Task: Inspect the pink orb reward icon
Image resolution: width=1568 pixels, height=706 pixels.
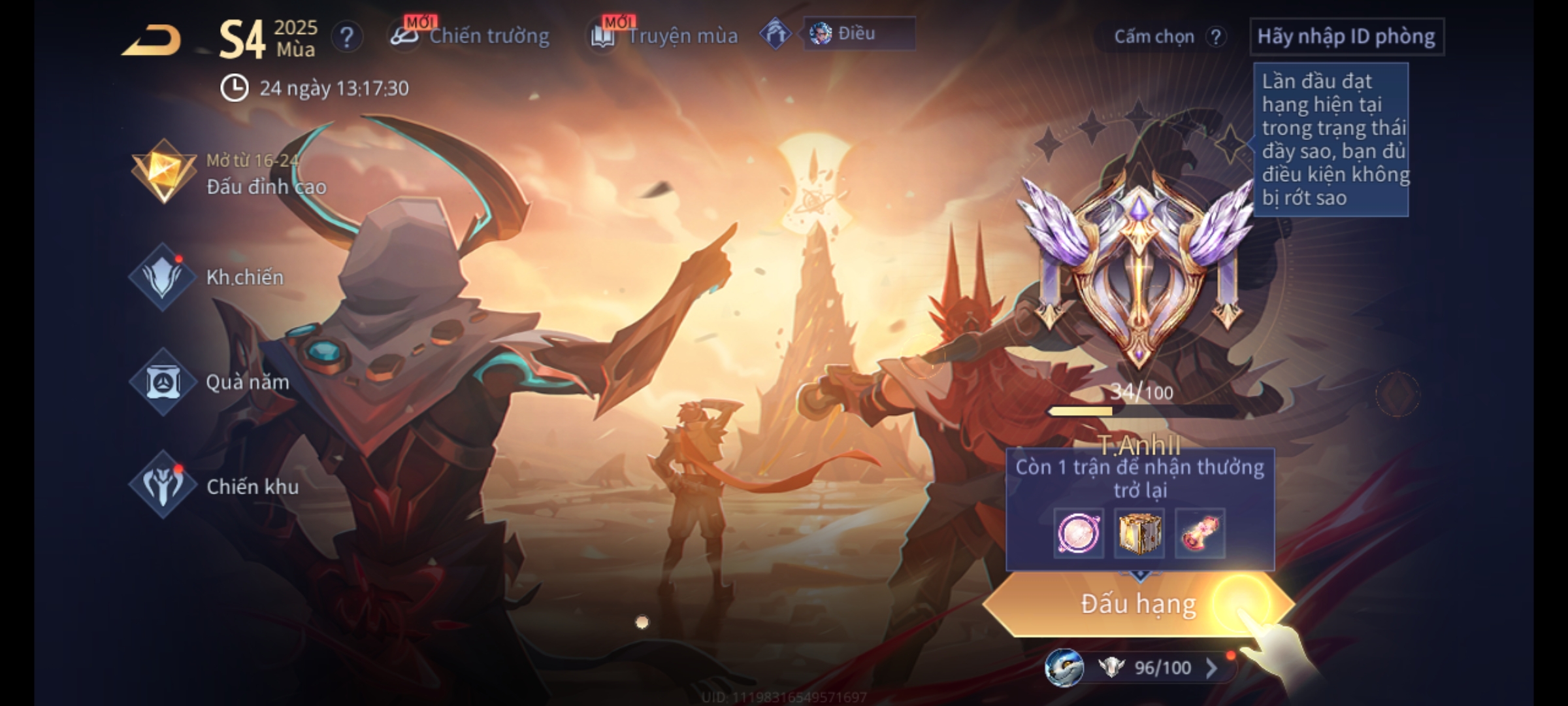Action: pyautogui.click(x=1079, y=533)
